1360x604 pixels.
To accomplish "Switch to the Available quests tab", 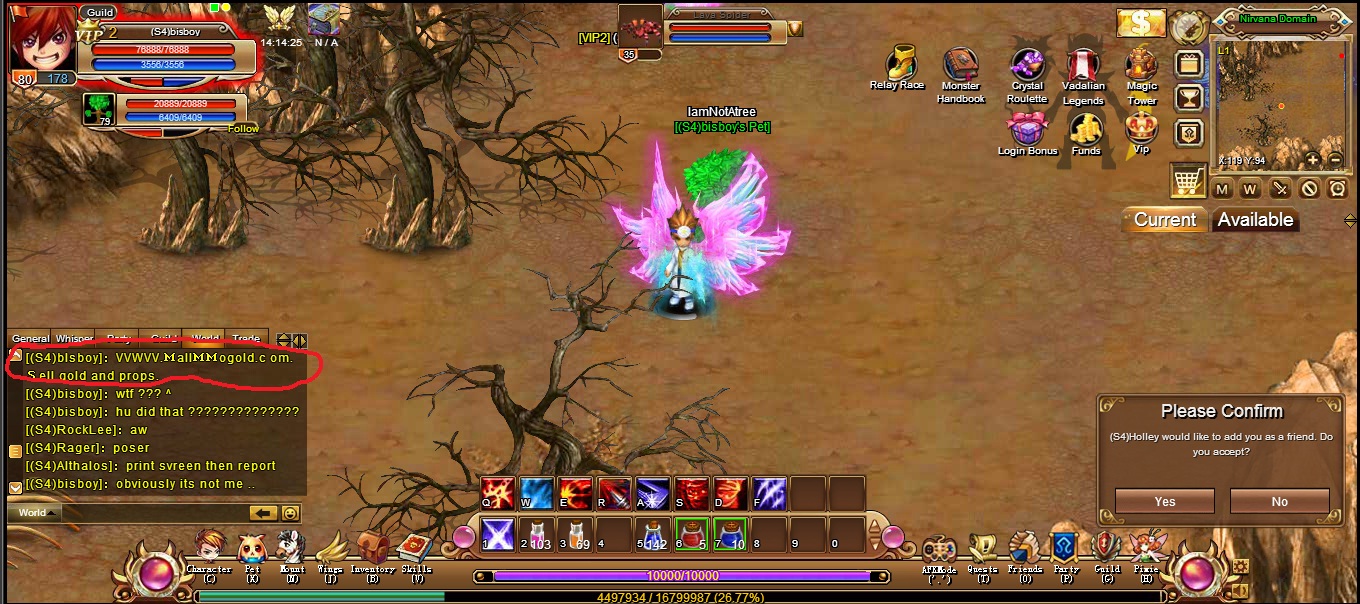I will click(1255, 220).
